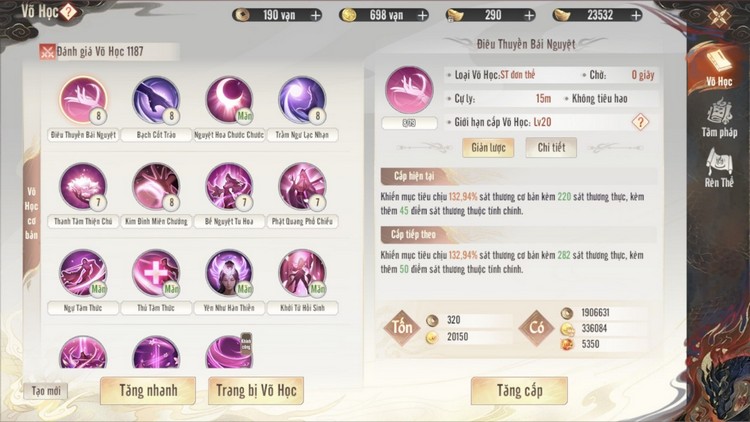Select the Điêu Thuyền Bái Nguyệt skill

83,99
